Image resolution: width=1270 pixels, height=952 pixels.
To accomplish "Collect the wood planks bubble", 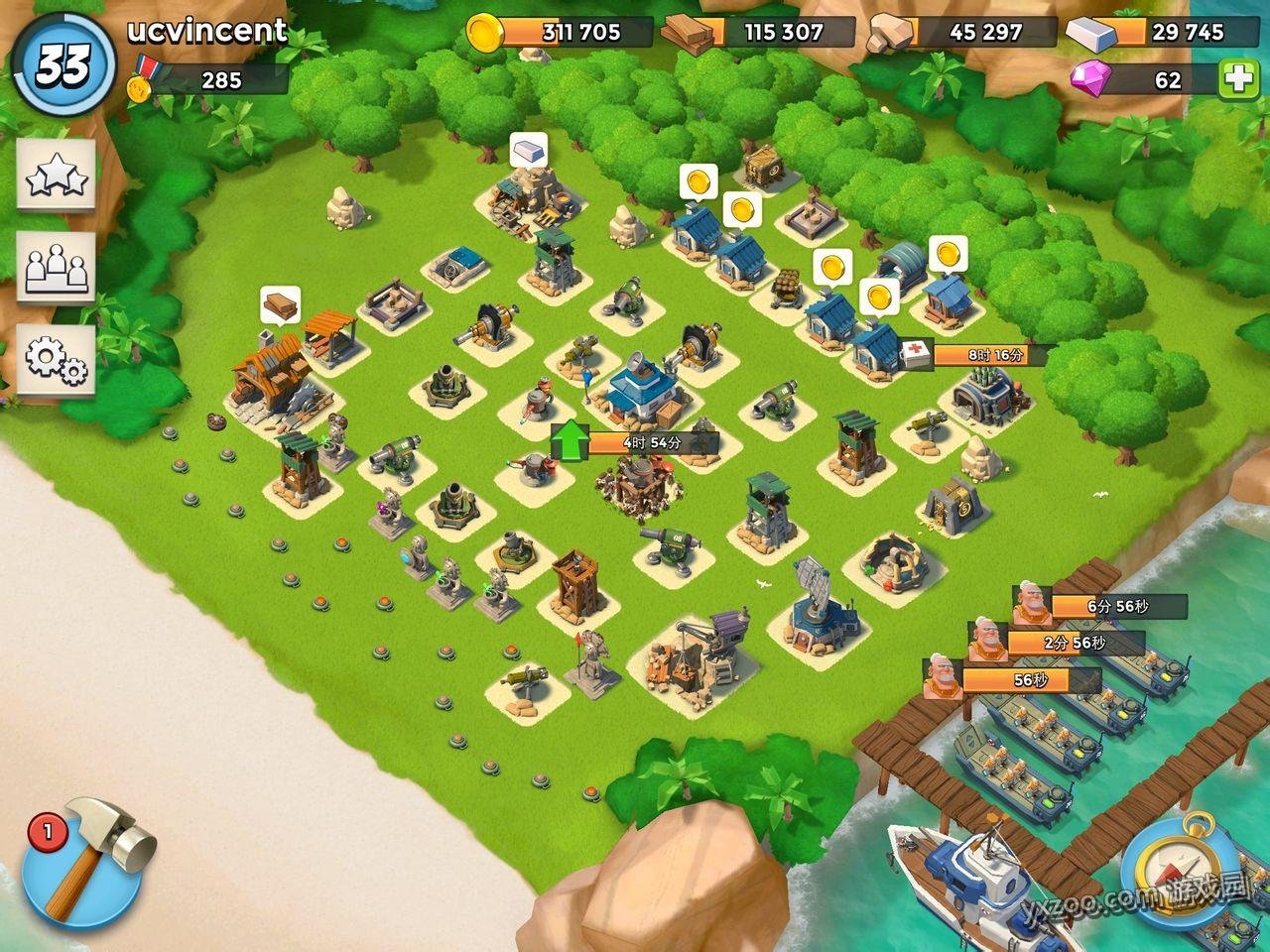I will 280,304.
